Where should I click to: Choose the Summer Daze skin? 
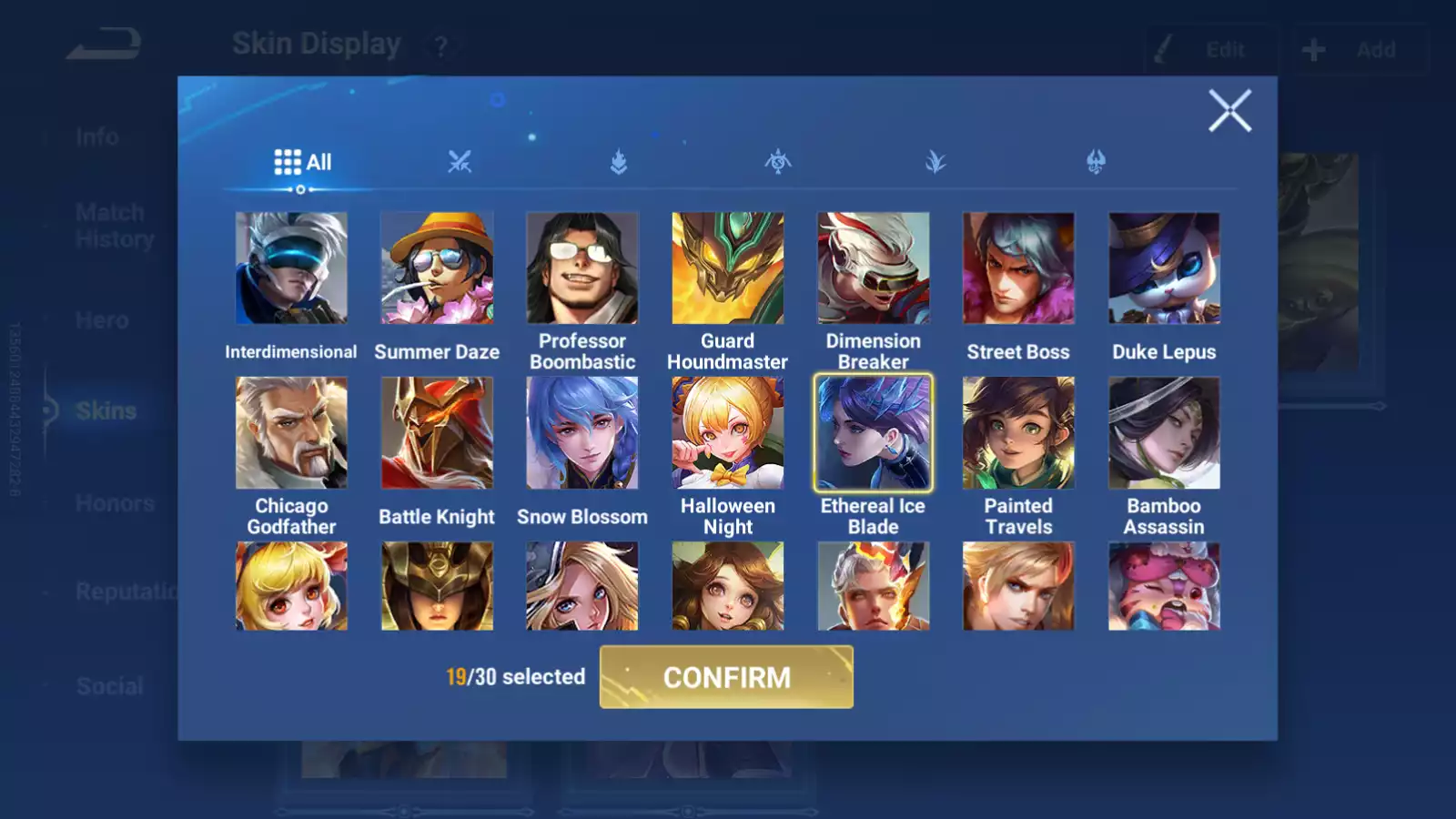[437, 268]
